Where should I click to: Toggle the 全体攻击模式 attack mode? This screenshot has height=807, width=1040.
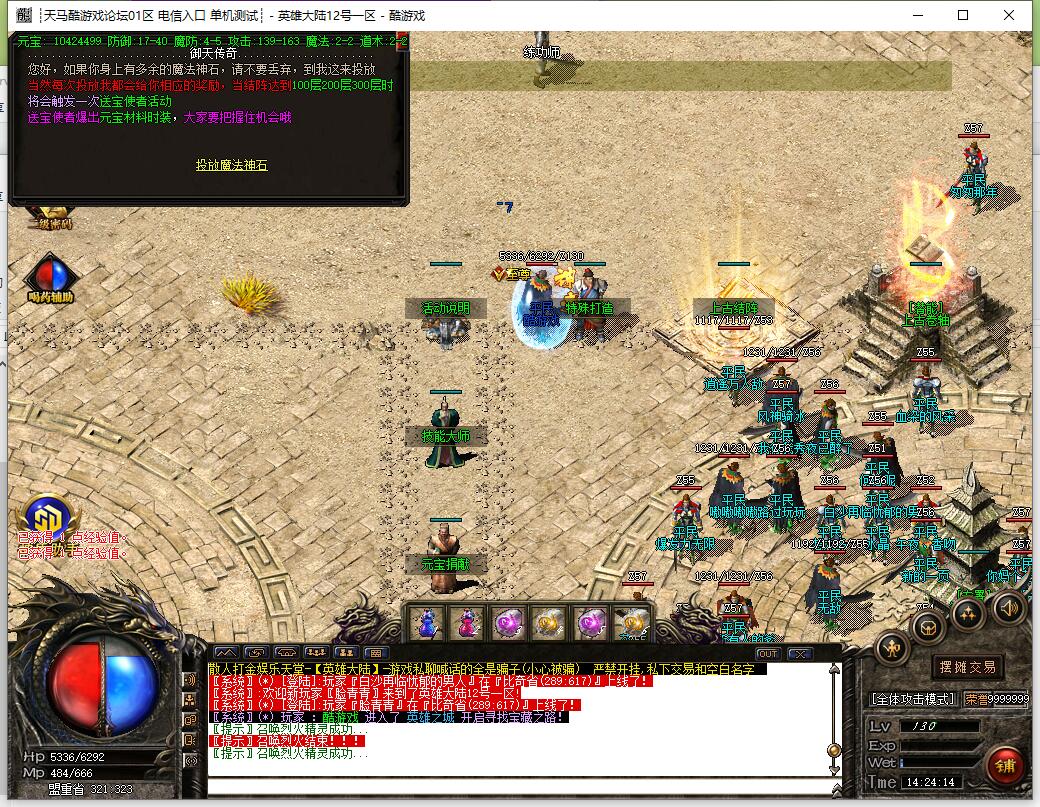(913, 699)
